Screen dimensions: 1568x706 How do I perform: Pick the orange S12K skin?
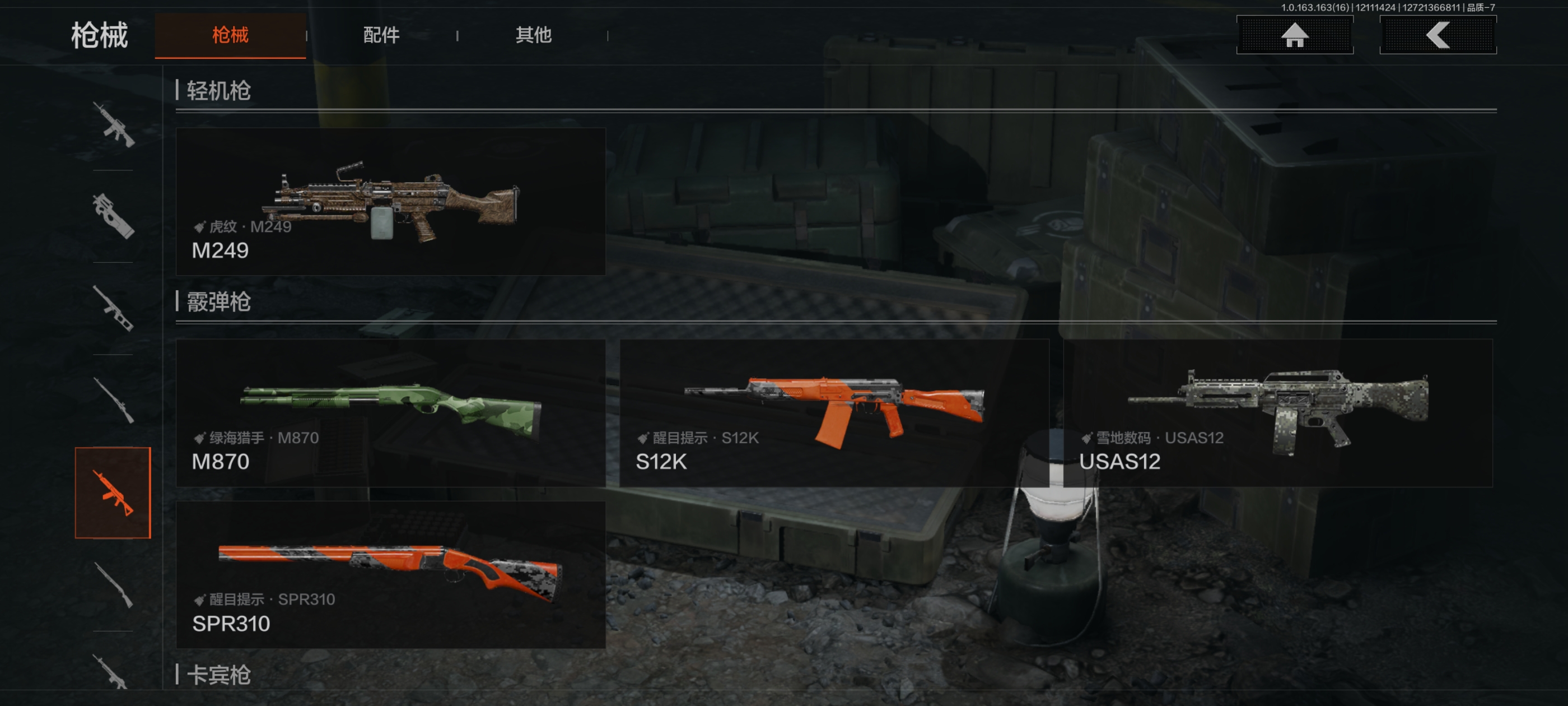(x=834, y=412)
